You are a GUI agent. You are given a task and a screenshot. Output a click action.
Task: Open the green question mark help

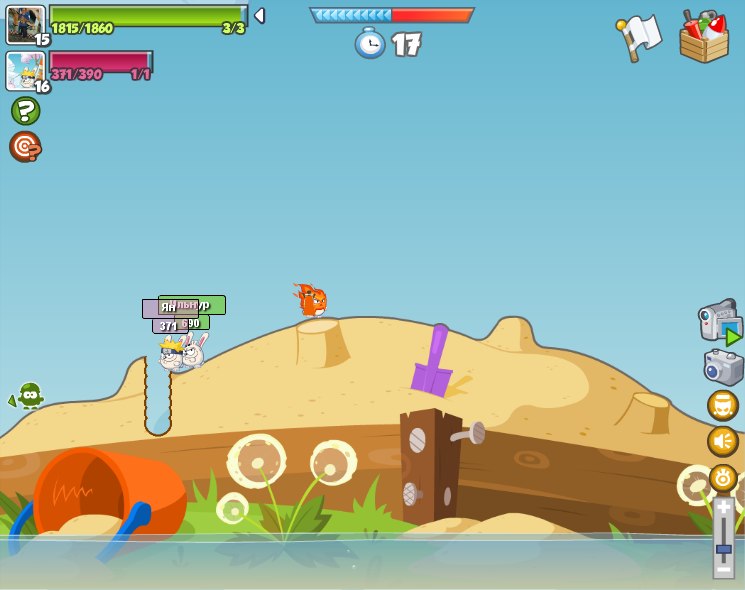coord(25,111)
